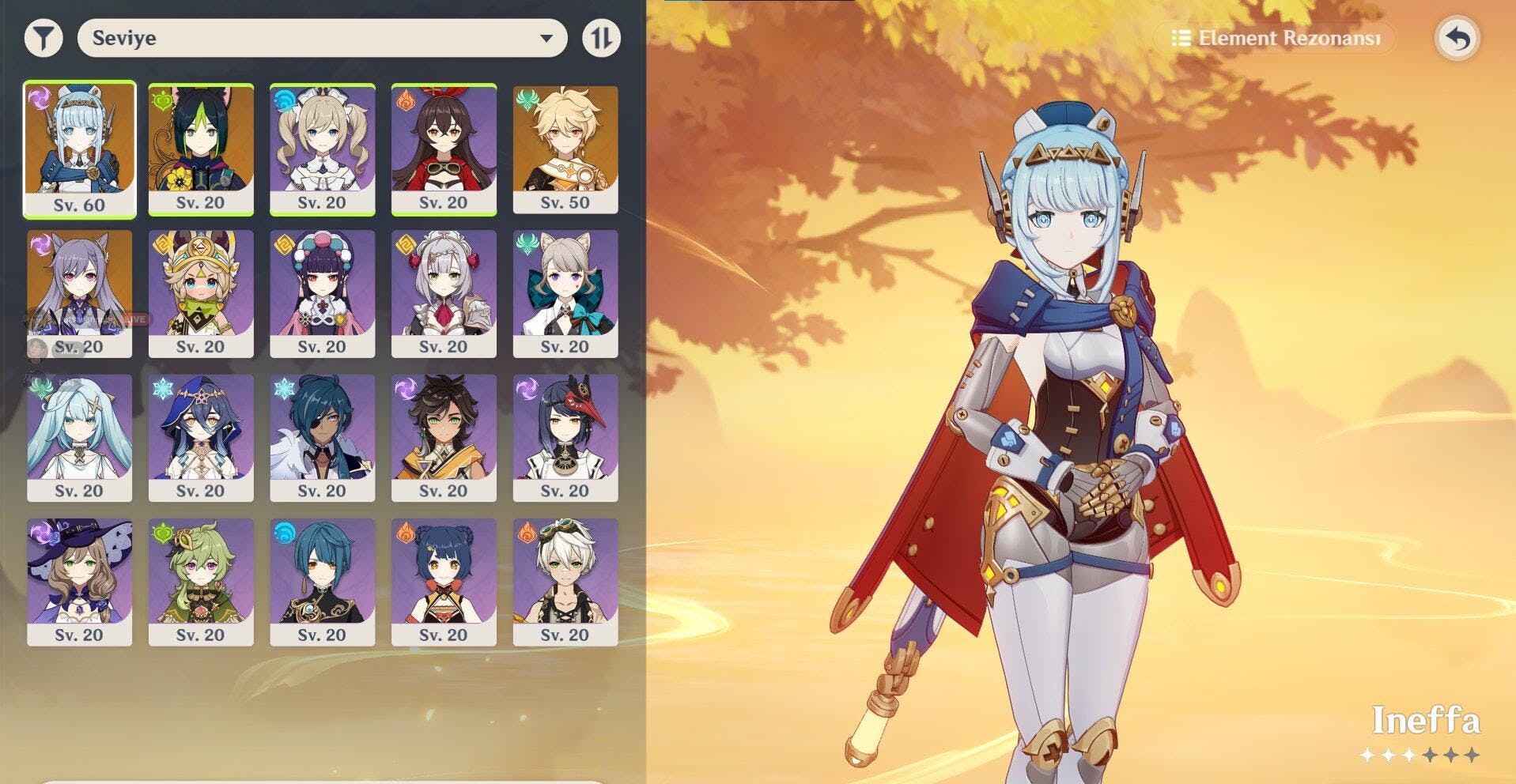This screenshot has height=784, width=1516.
Task: Click the return arrow button
Action: pyautogui.click(x=1457, y=38)
